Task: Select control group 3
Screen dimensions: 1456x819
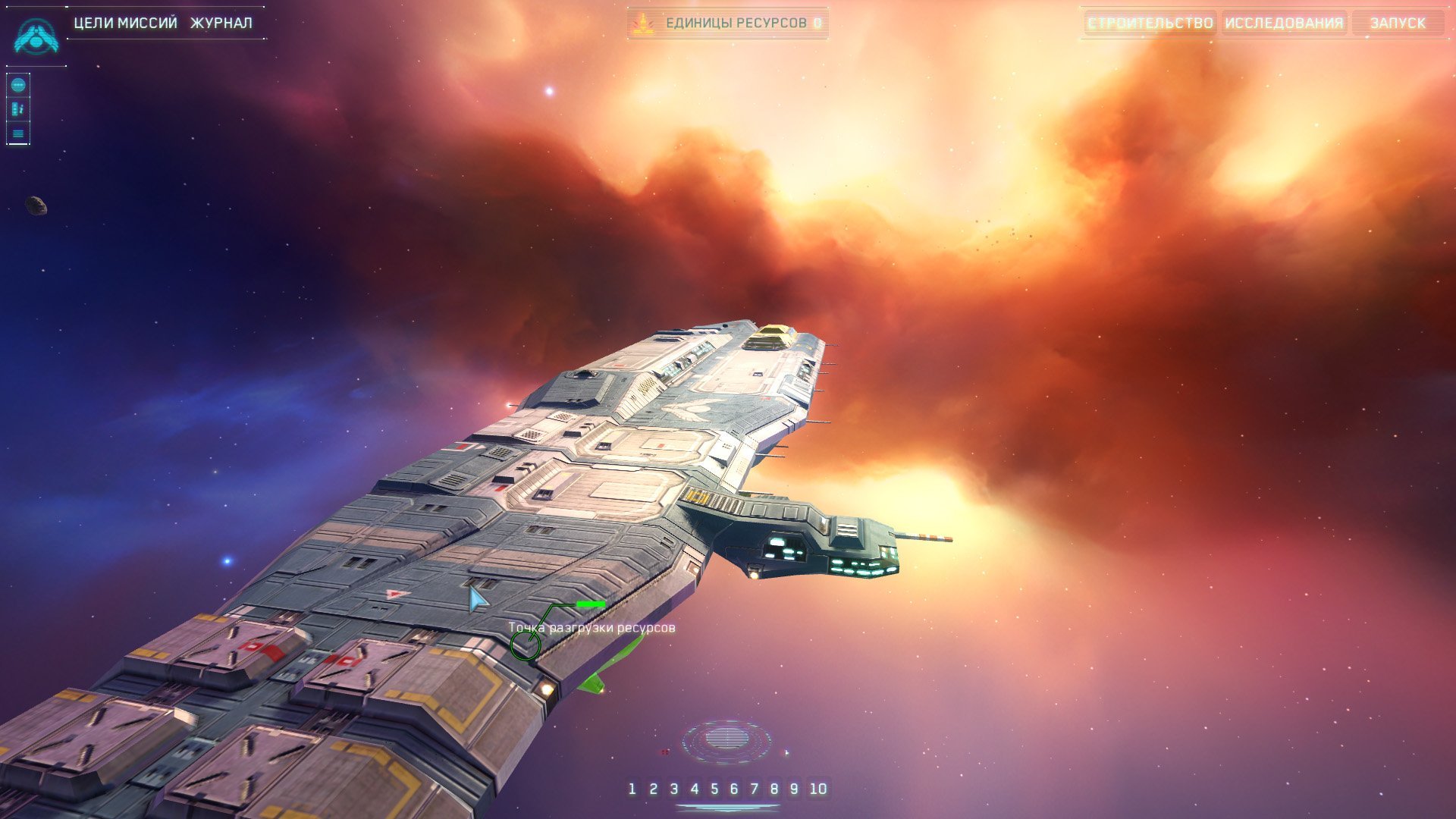Action: coord(673,789)
